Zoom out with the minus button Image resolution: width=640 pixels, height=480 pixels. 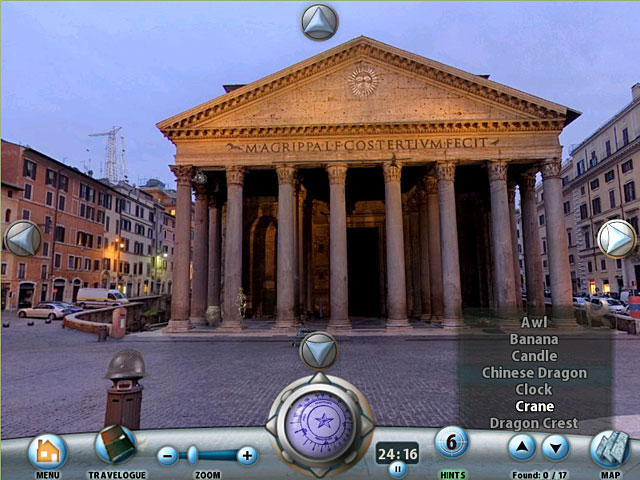click(x=168, y=456)
